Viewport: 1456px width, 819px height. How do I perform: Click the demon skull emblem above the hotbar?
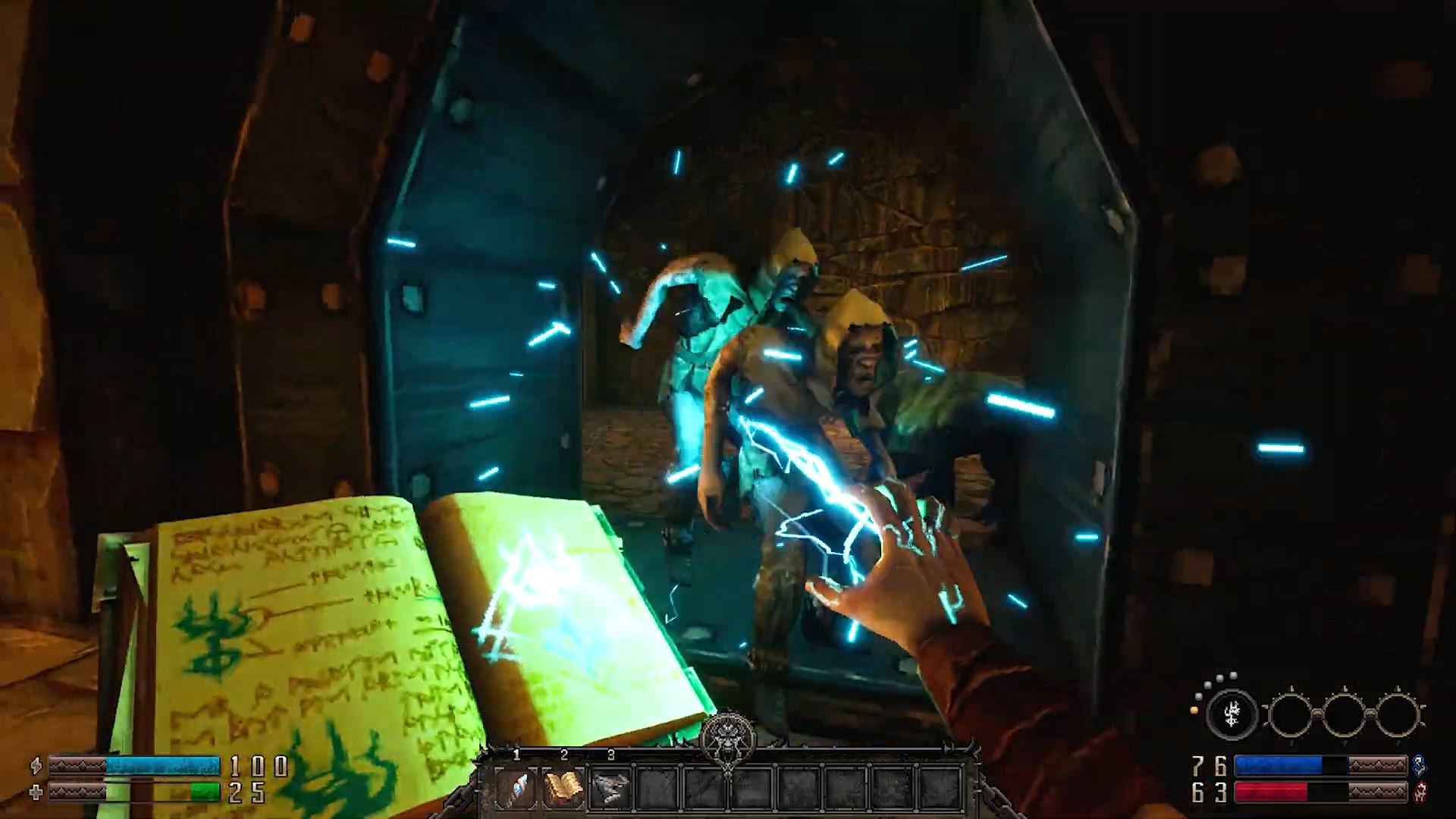click(727, 733)
